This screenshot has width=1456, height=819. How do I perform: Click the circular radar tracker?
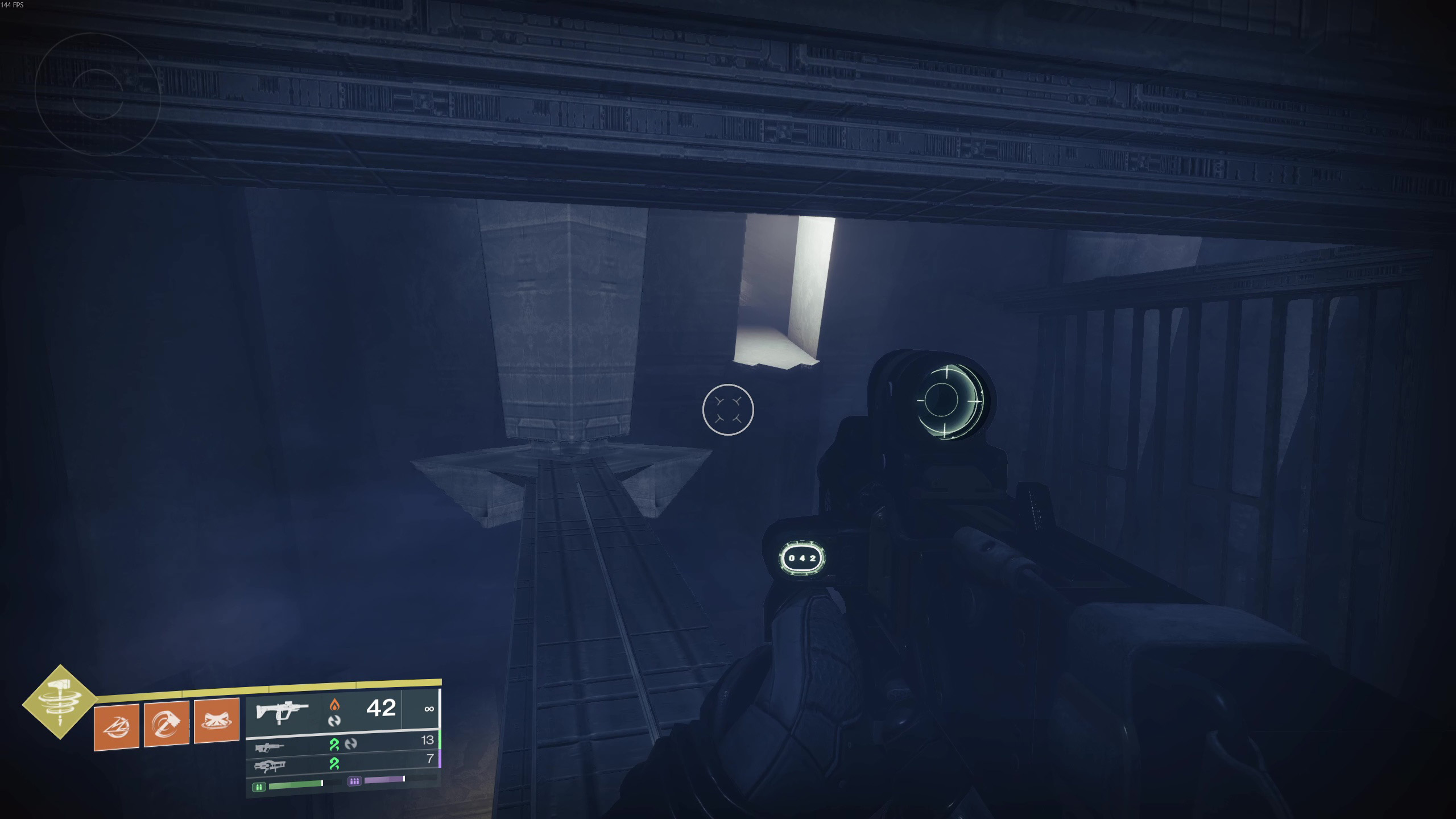coord(97,94)
